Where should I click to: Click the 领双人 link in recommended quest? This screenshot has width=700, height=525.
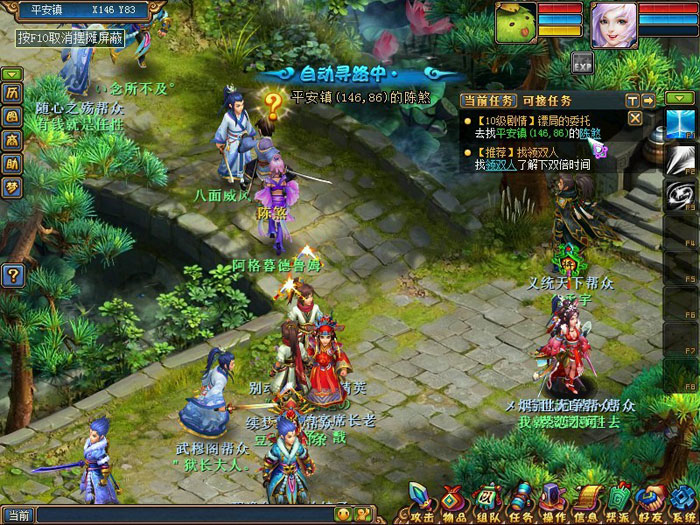[501, 165]
